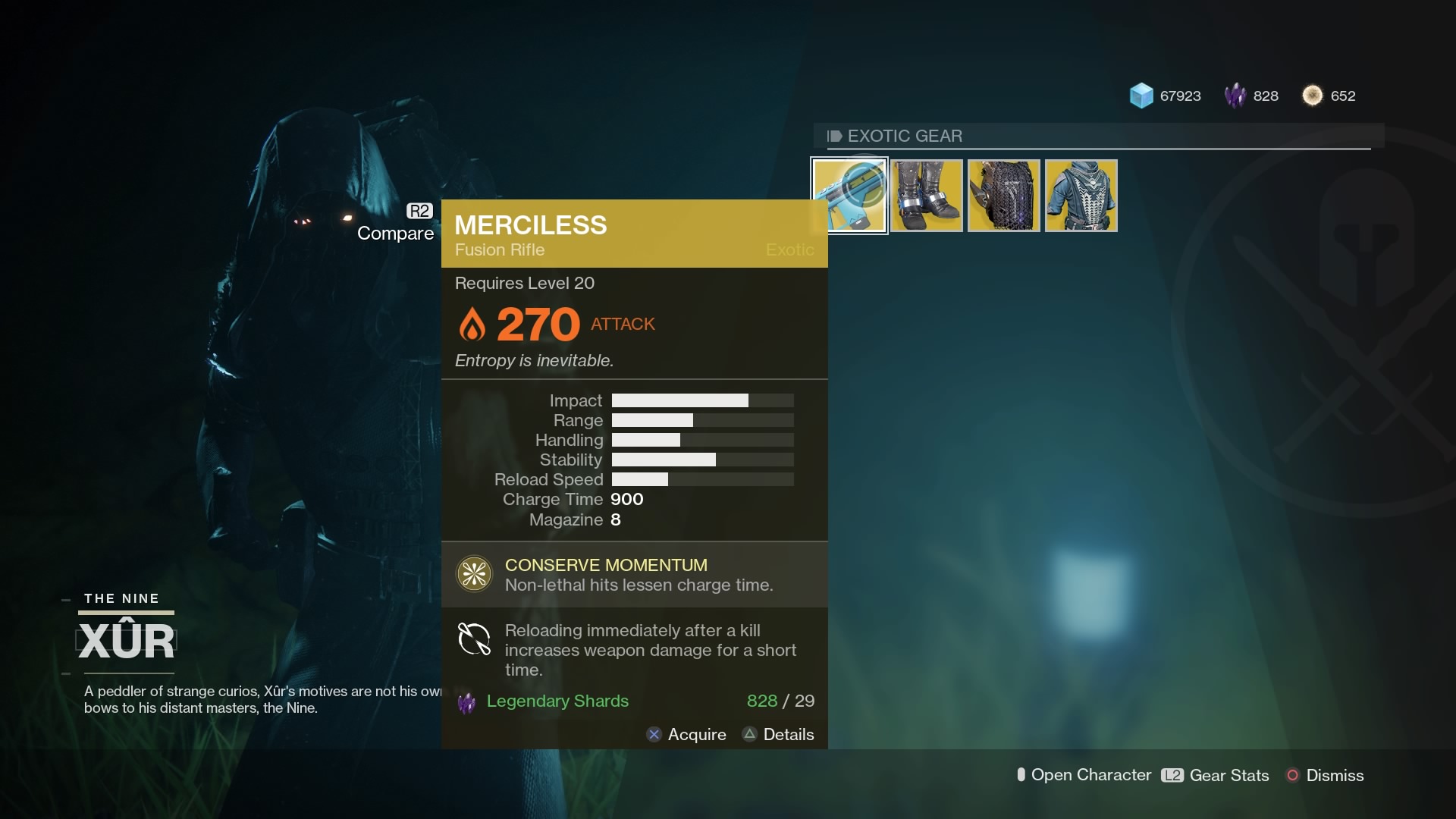Click the exotic boots item icon

(927, 195)
